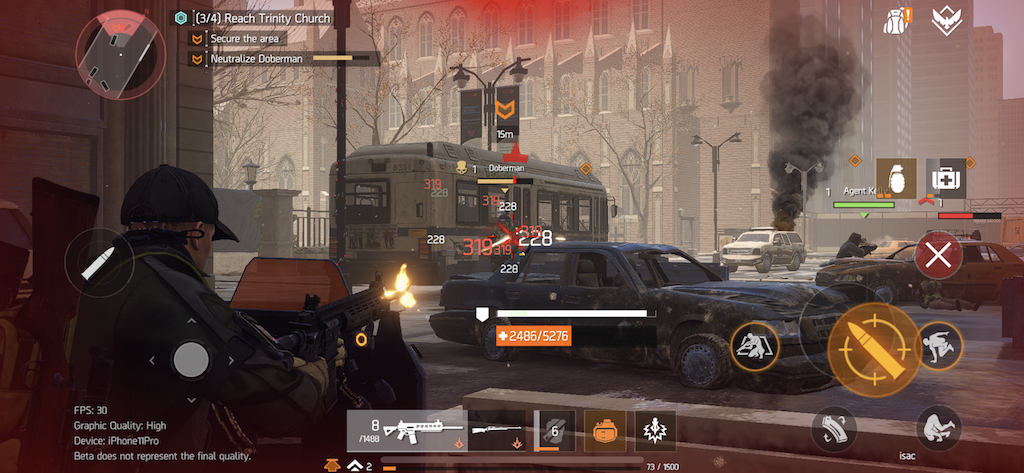Tap the vaulting figure button

point(939,345)
